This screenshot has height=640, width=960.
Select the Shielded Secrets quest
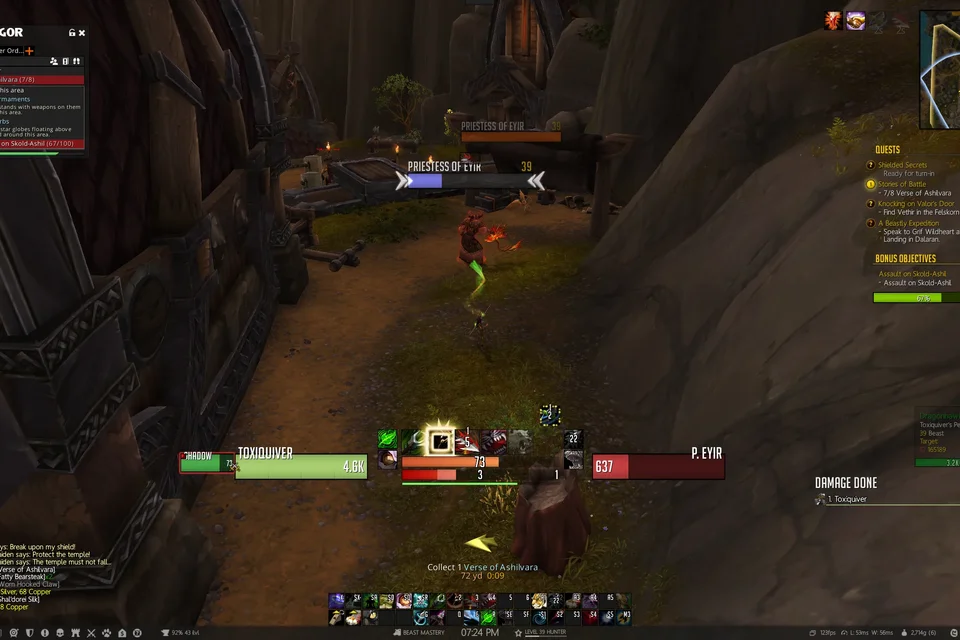point(902,165)
